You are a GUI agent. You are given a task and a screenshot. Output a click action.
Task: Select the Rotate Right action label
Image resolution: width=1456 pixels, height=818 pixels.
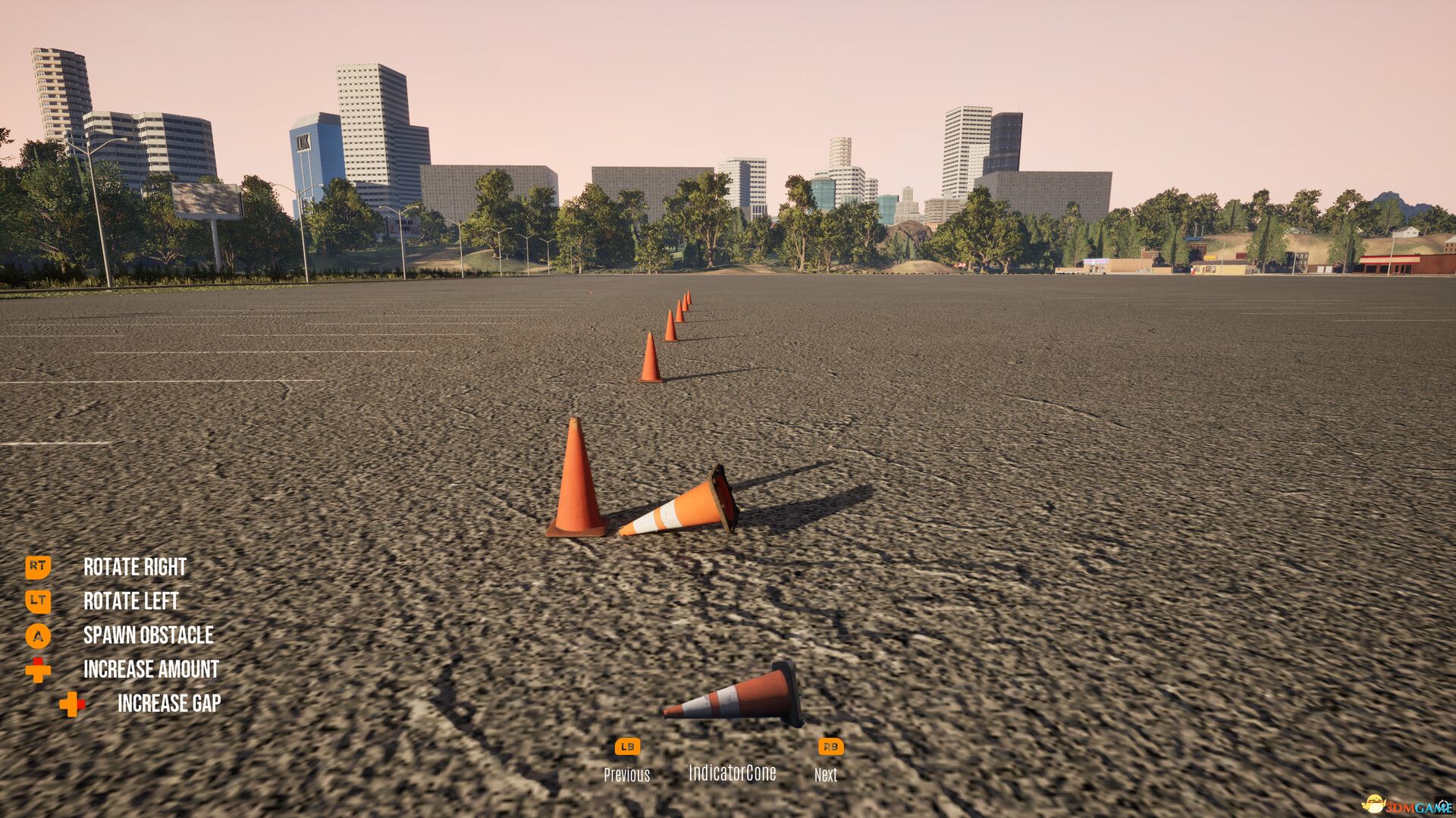(134, 566)
